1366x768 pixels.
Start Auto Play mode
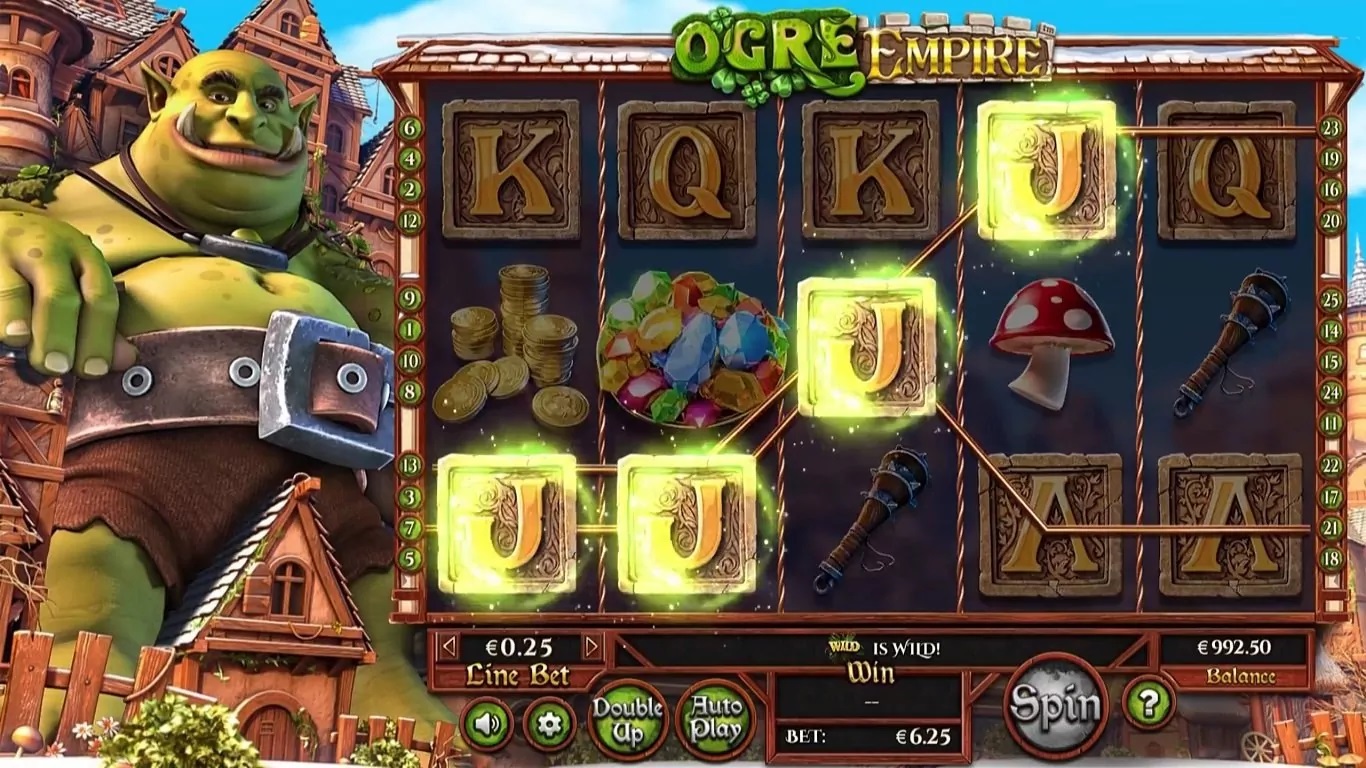pyautogui.click(x=715, y=718)
